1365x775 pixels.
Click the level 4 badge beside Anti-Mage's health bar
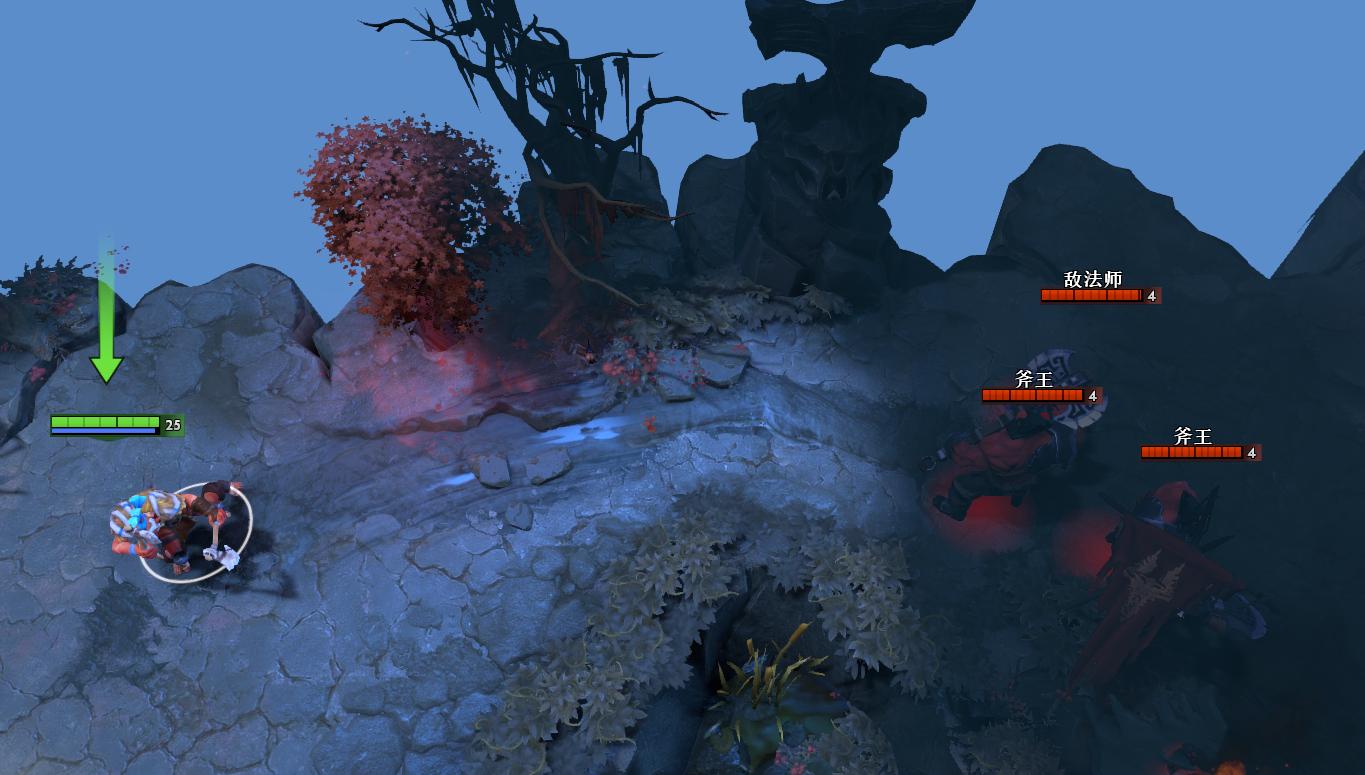click(x=1152, y=295)
